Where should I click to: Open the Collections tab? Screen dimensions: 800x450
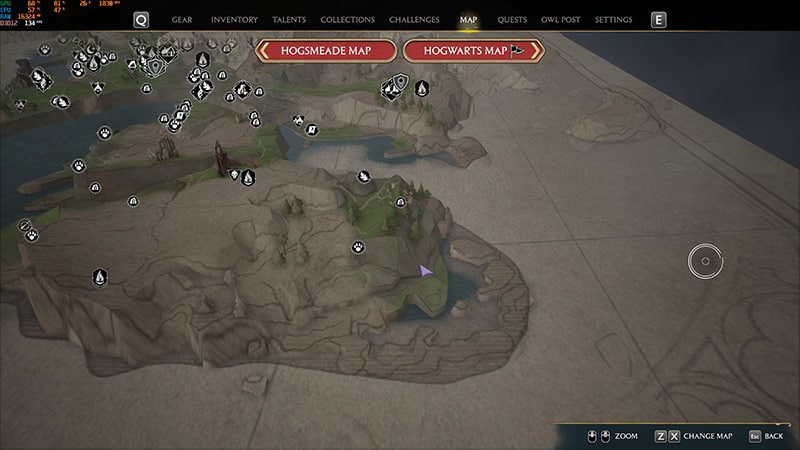(348, 20)
